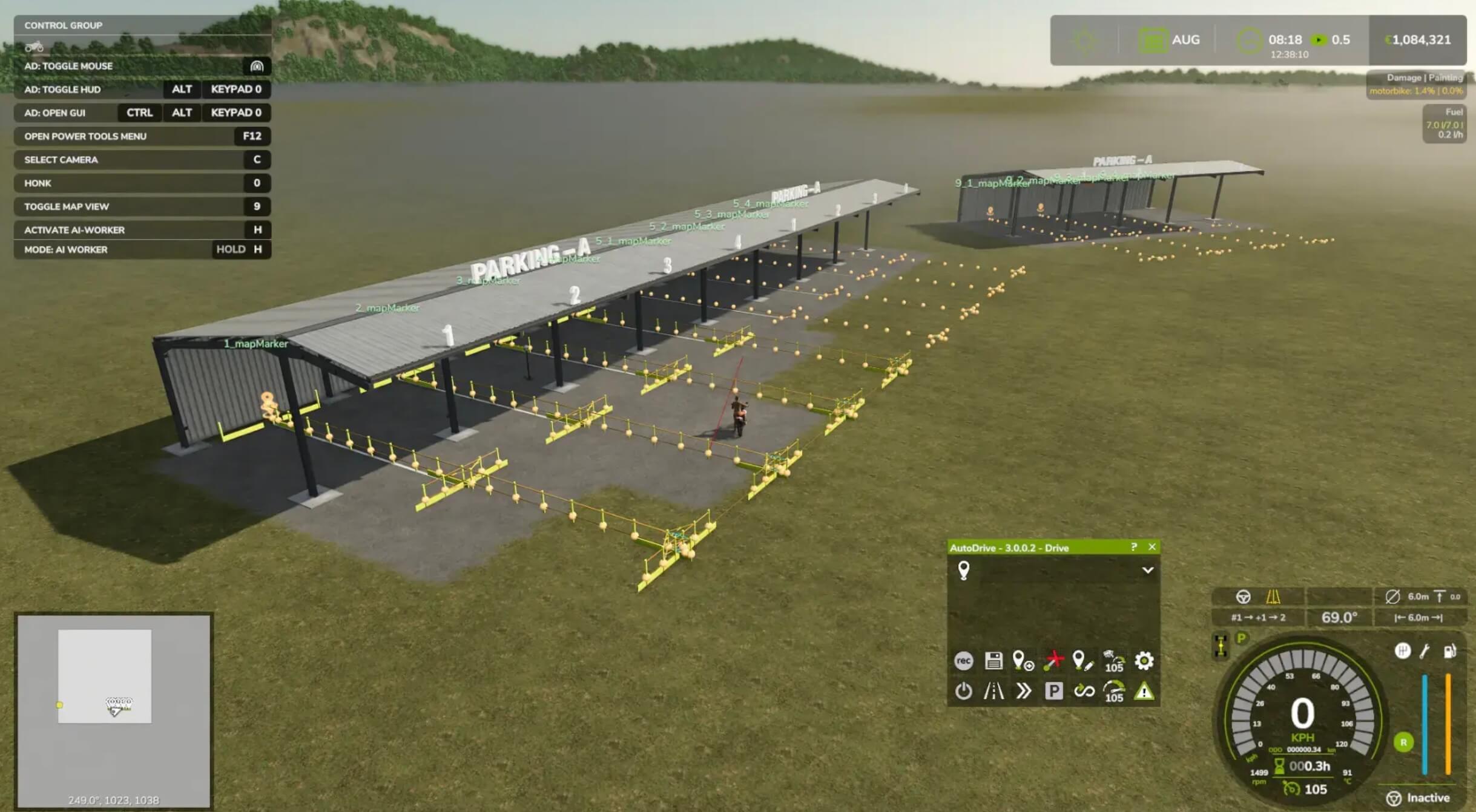
Task: Toggle AutoDrive on with the power button
Action: tap(963, 691)
